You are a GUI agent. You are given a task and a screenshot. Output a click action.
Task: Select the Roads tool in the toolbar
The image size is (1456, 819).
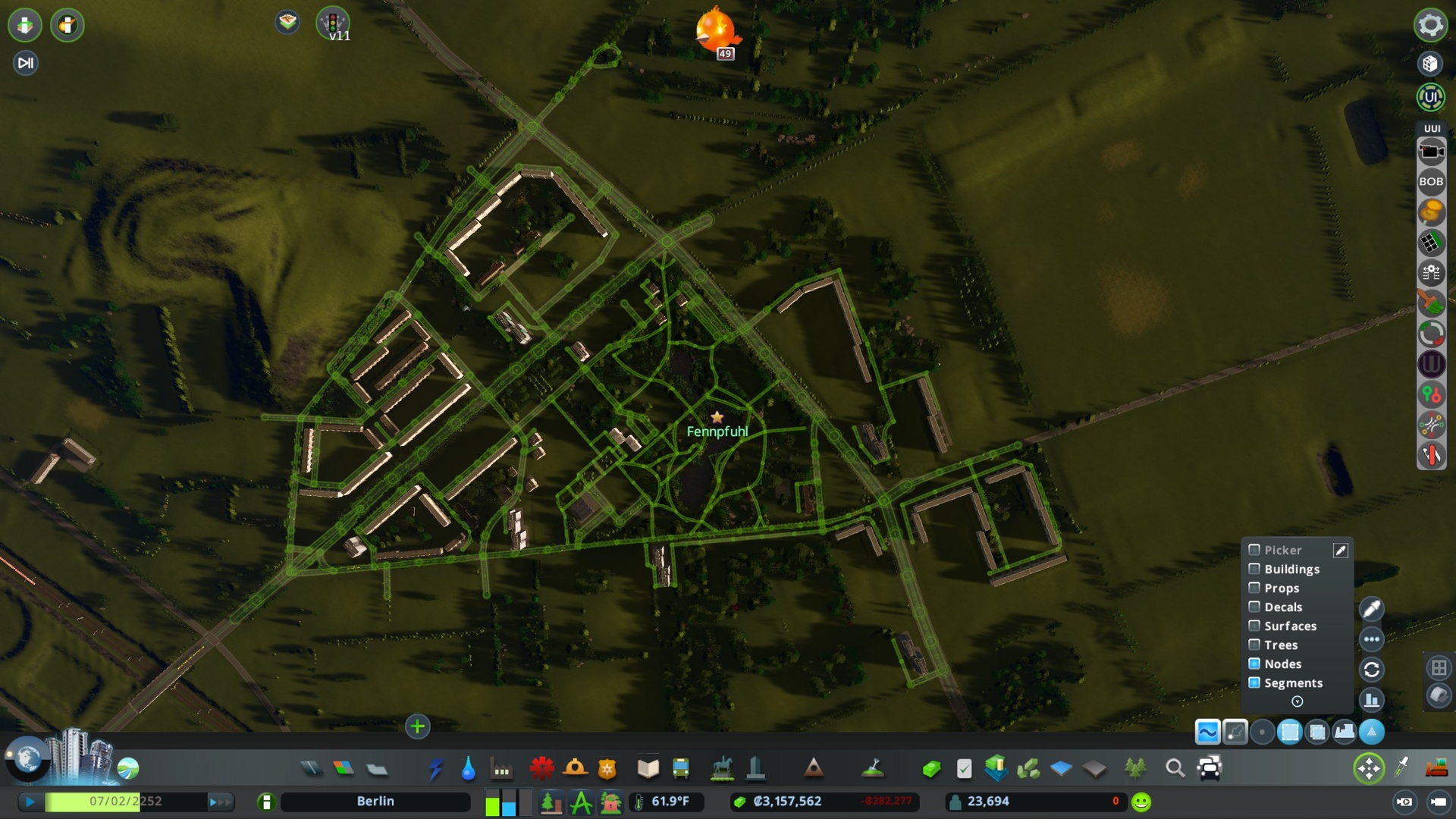click(311, 768)
